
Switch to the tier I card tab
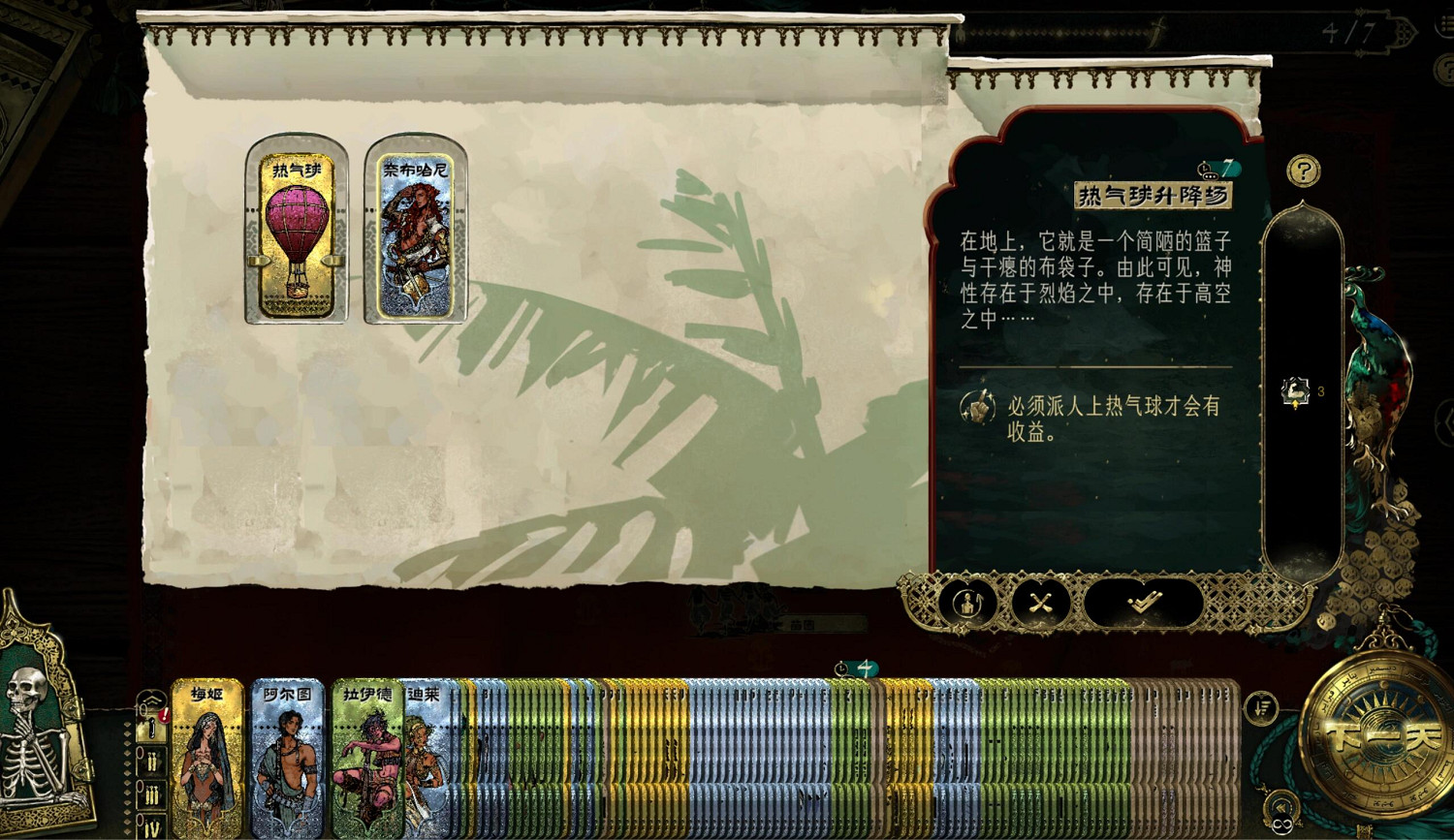(x=151, y=730)
